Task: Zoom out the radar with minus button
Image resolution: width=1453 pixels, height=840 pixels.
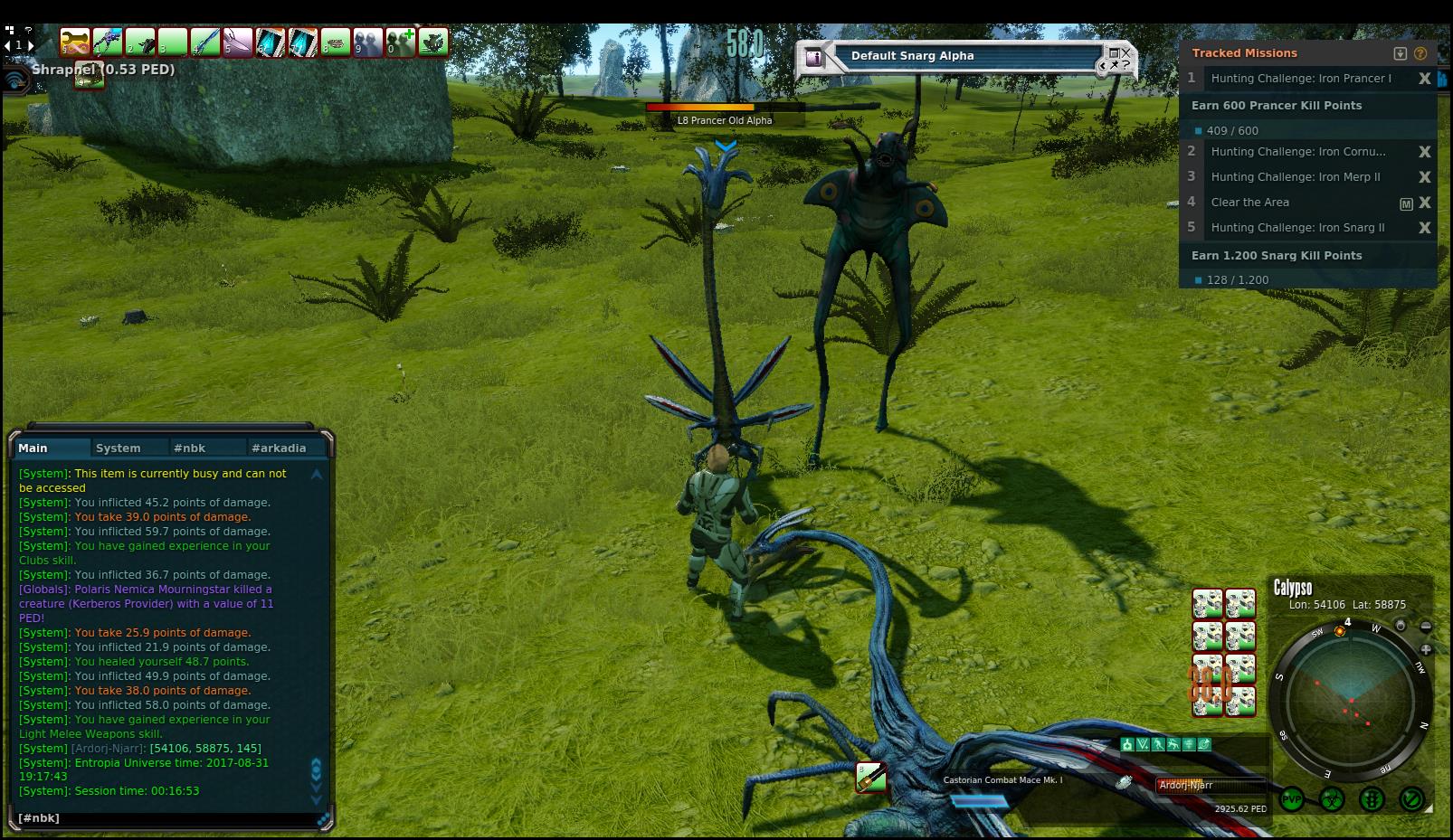Action: pos(1426,626)
